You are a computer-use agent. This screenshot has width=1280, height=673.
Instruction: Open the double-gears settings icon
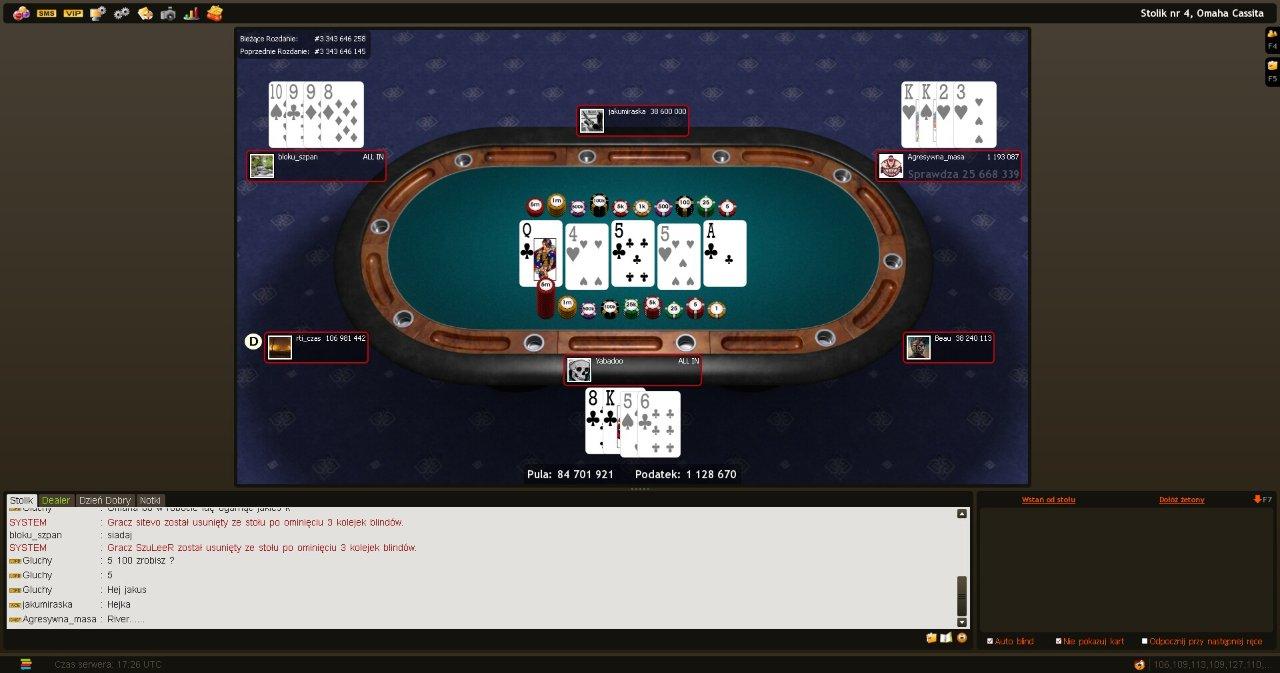click(122, 13)
